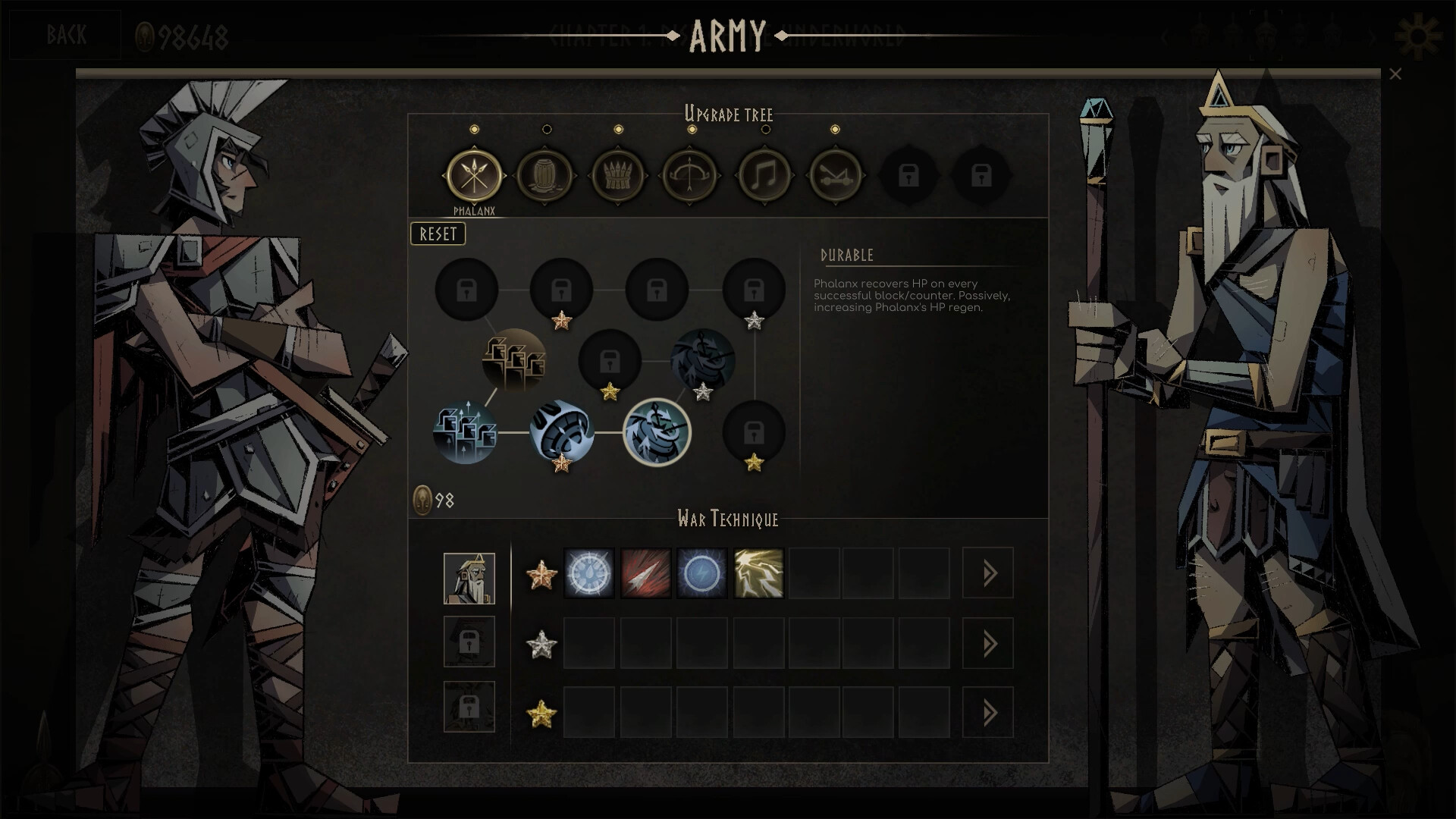Open the barrel unit's upgrade tree
Image resolution: width=1456 pixels, height=819 pixels.
pyautogui.click(x=547, y=175)
